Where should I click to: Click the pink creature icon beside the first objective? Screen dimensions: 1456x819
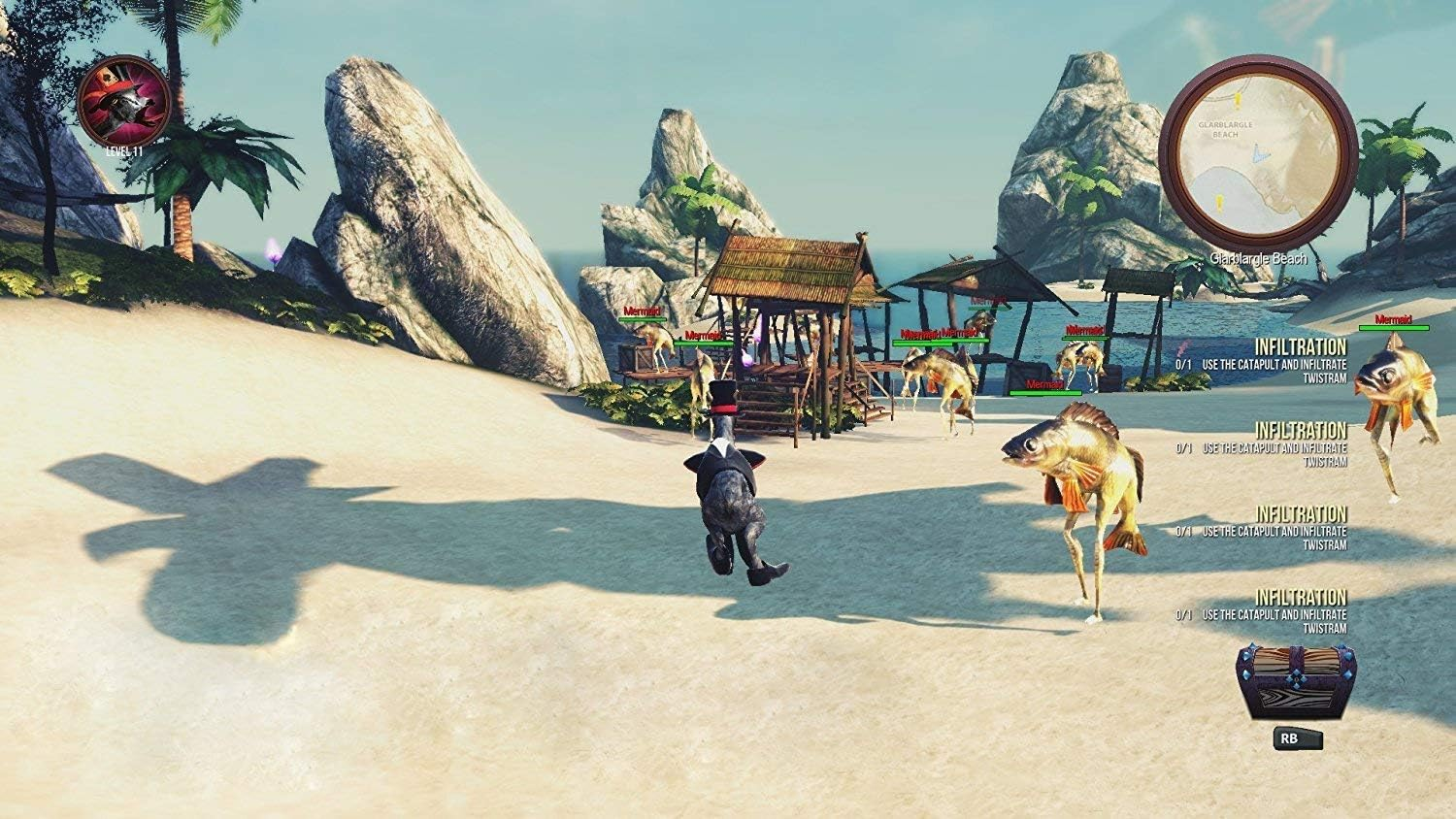pos(1183,347)
